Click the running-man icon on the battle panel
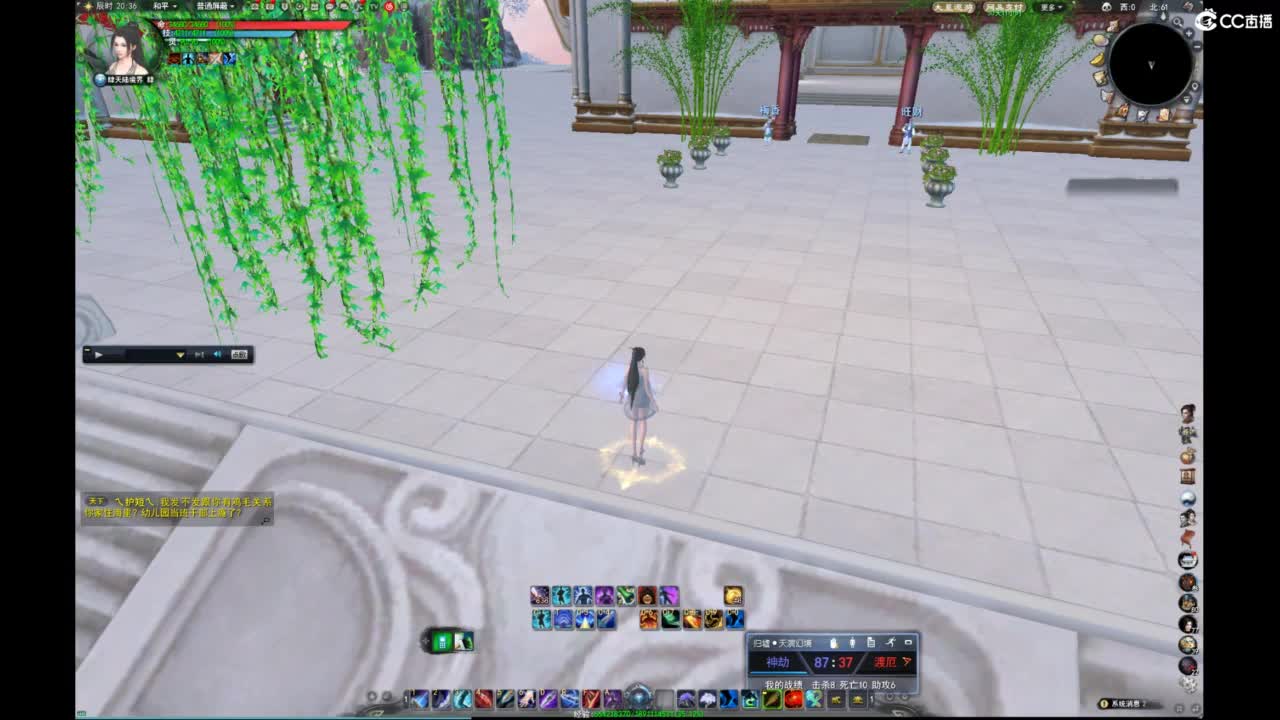 (891, 643)
